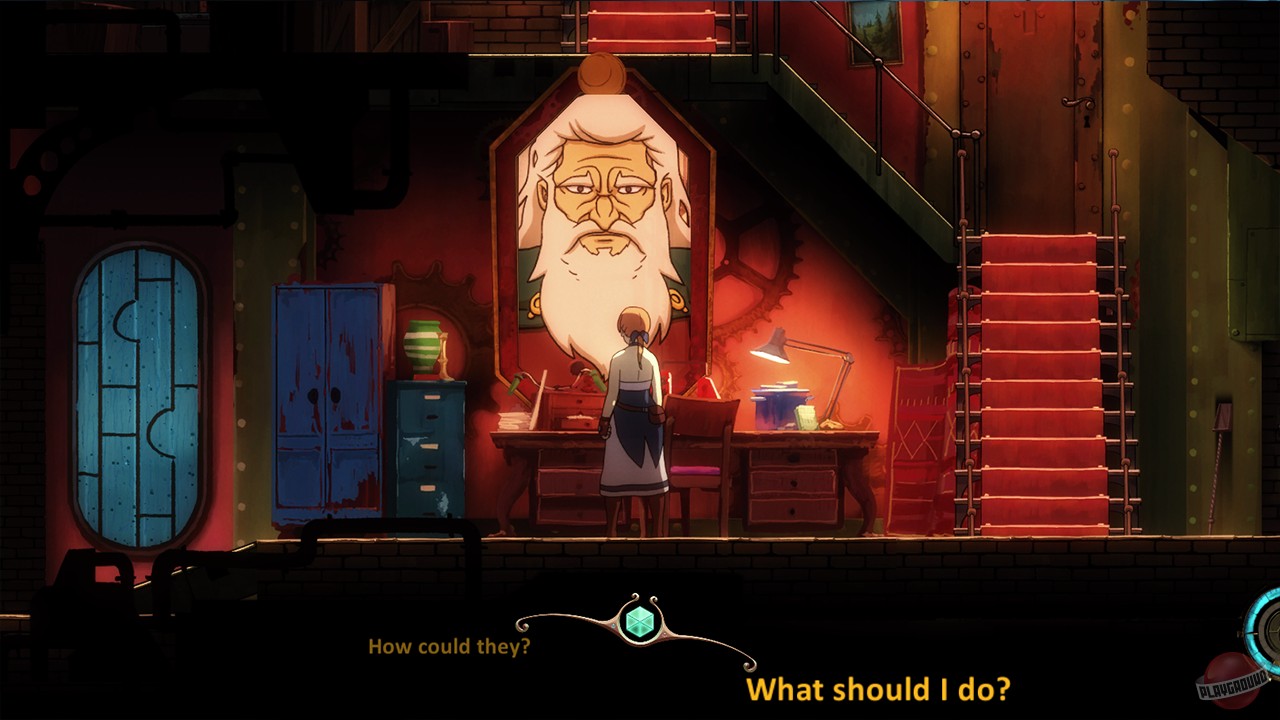Click the teal filing cabinet drawers

click(x=430, y=440)
